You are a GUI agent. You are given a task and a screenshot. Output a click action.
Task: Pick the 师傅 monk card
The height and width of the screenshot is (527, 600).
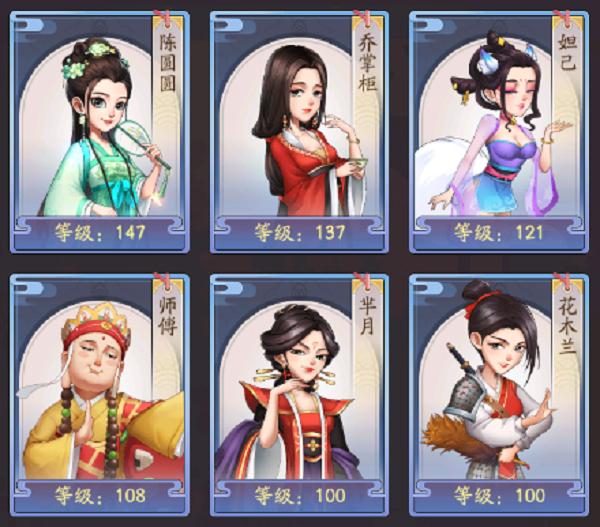pyautogui.click(x=98, y=393)
